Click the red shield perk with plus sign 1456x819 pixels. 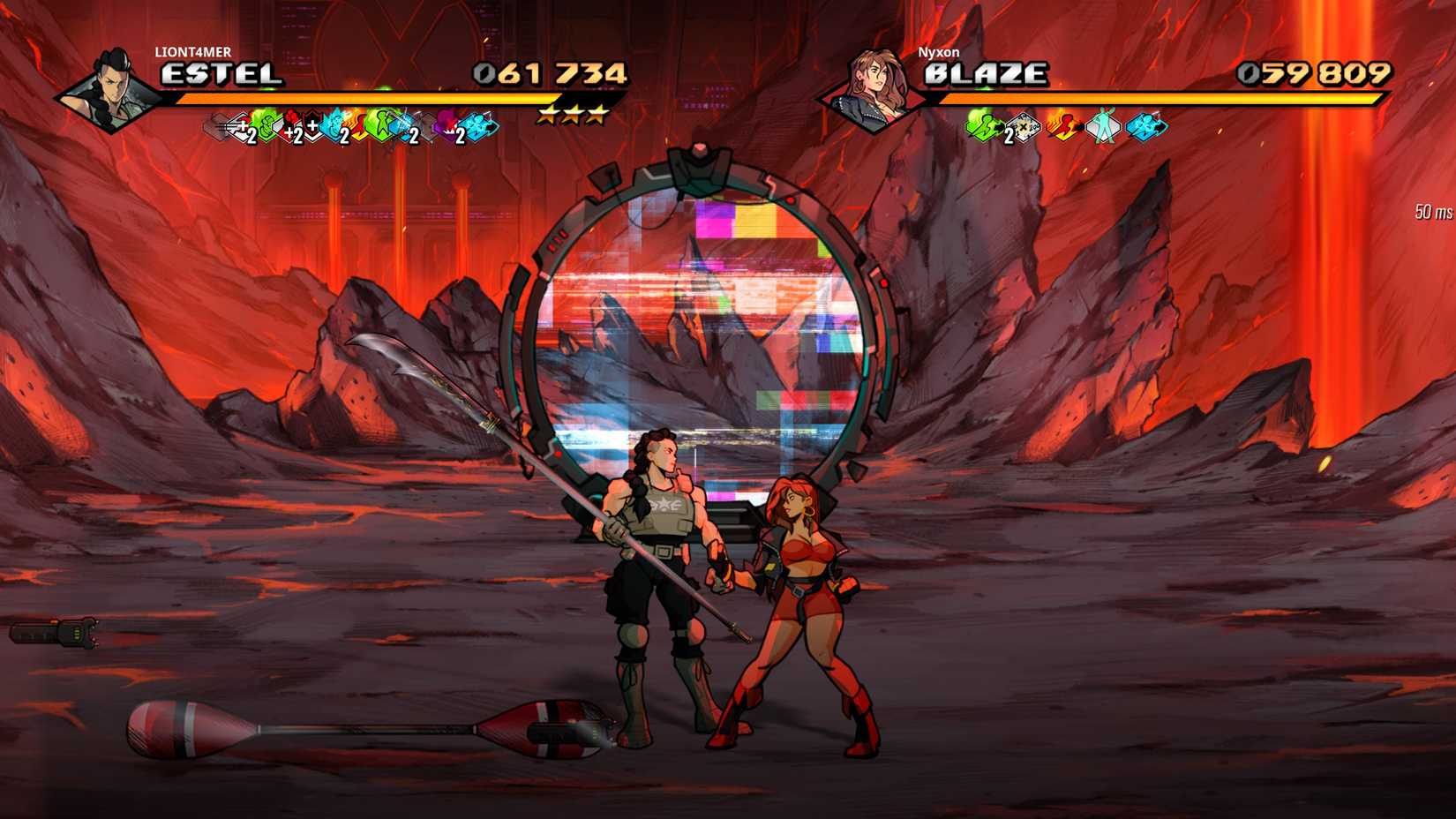coord(311,126)
